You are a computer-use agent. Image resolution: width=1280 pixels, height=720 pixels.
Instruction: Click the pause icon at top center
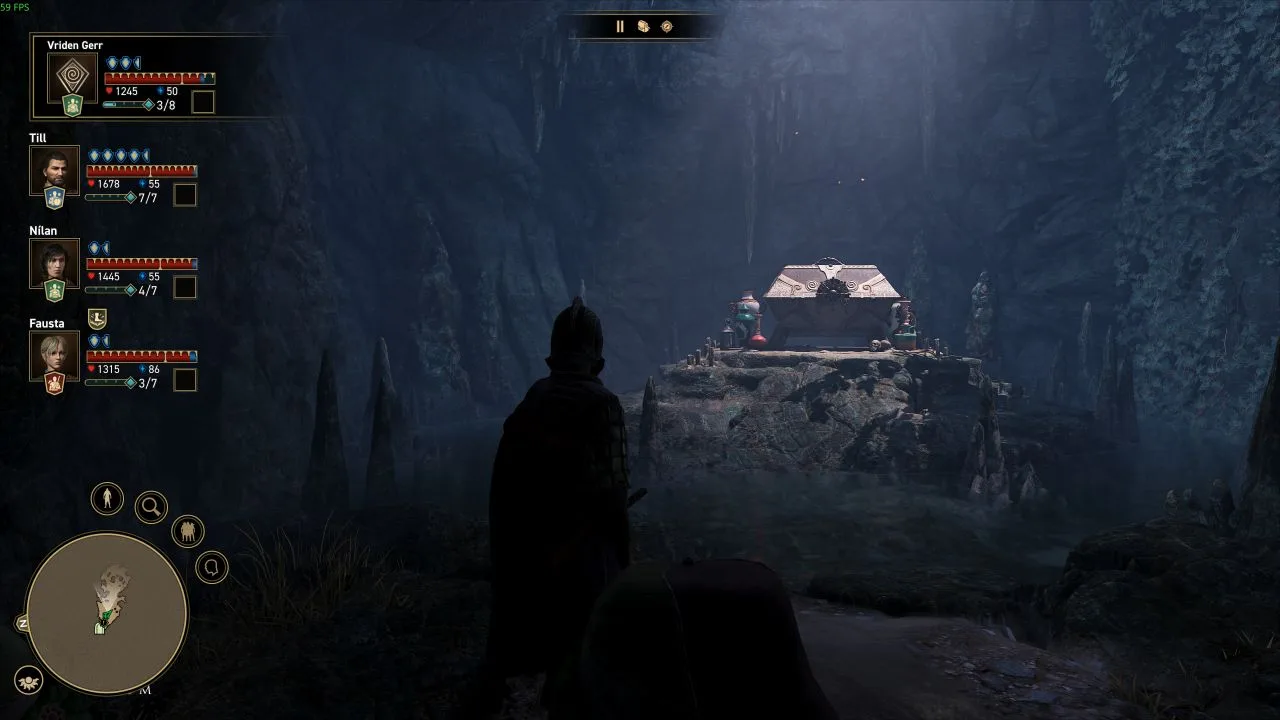click(x=619, y=27)
